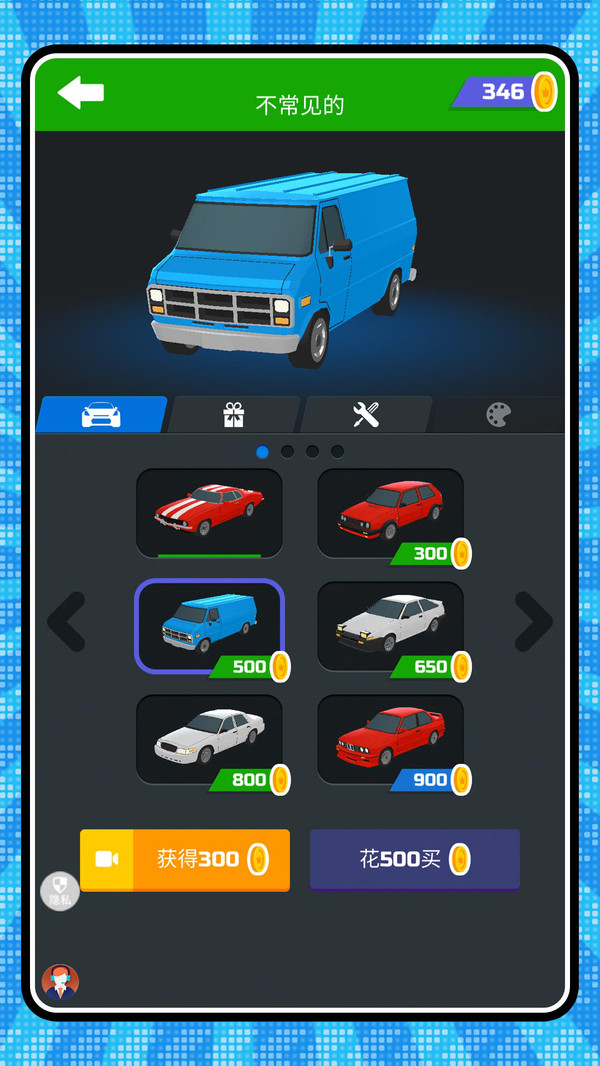Show the next page of cars
The height and width of the screenshot is (1066, 600).
click(x=533, y=622)
